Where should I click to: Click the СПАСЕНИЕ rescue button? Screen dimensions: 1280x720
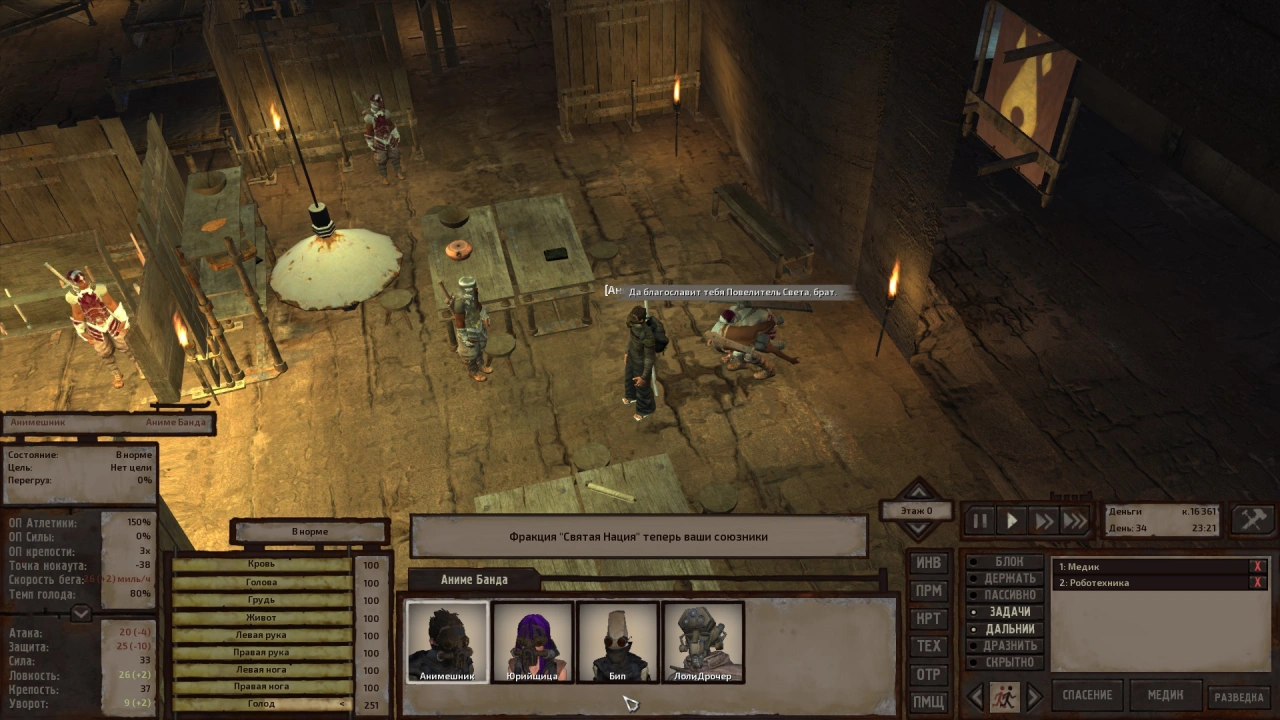(1087, 695)
